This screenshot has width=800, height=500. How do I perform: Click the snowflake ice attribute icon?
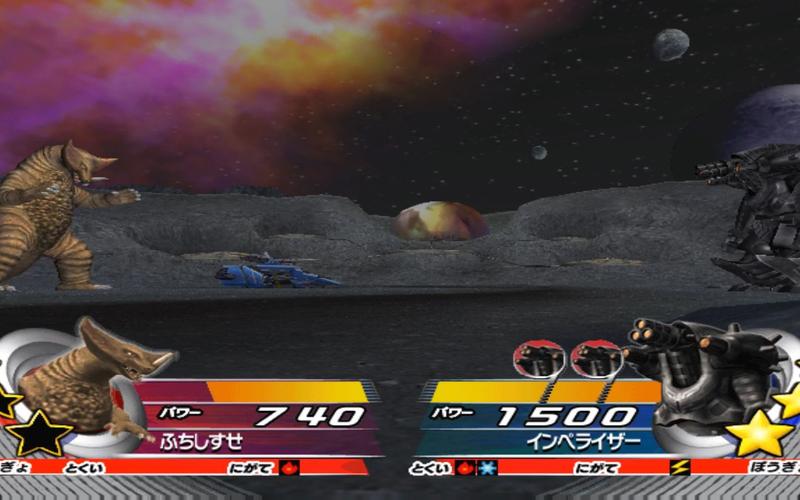(485, 467)
